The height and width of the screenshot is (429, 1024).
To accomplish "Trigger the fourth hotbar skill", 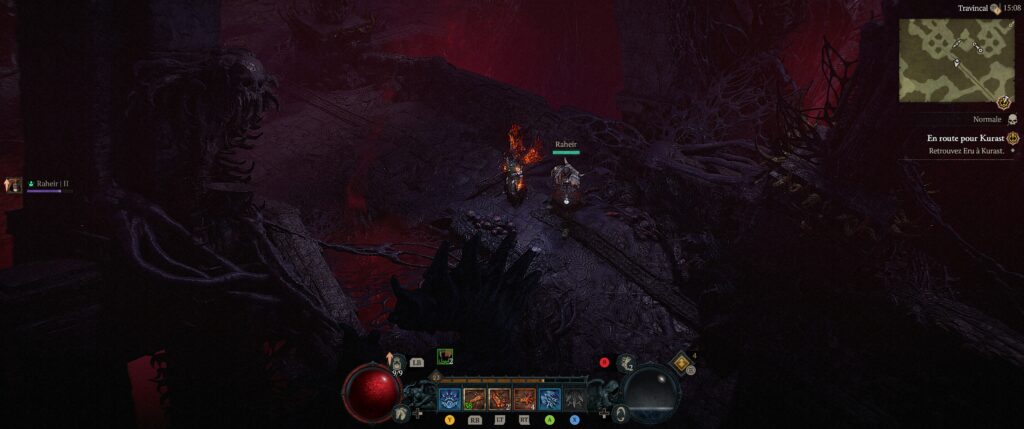I will tap(525, 399).
